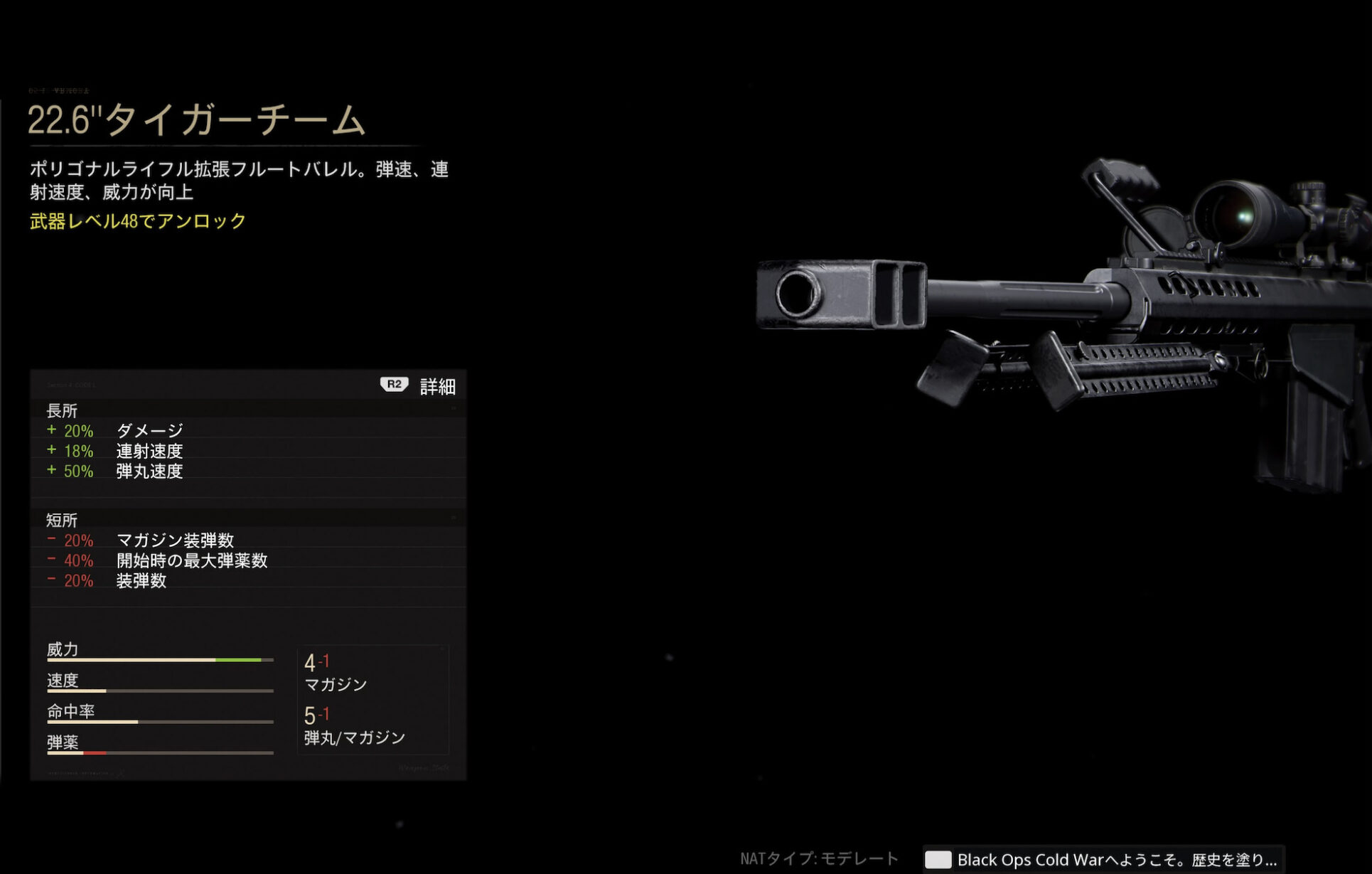This screenshot has height=874, width=1372.
Task: Click the R2 controller button icon
Action: pos(394,384)
